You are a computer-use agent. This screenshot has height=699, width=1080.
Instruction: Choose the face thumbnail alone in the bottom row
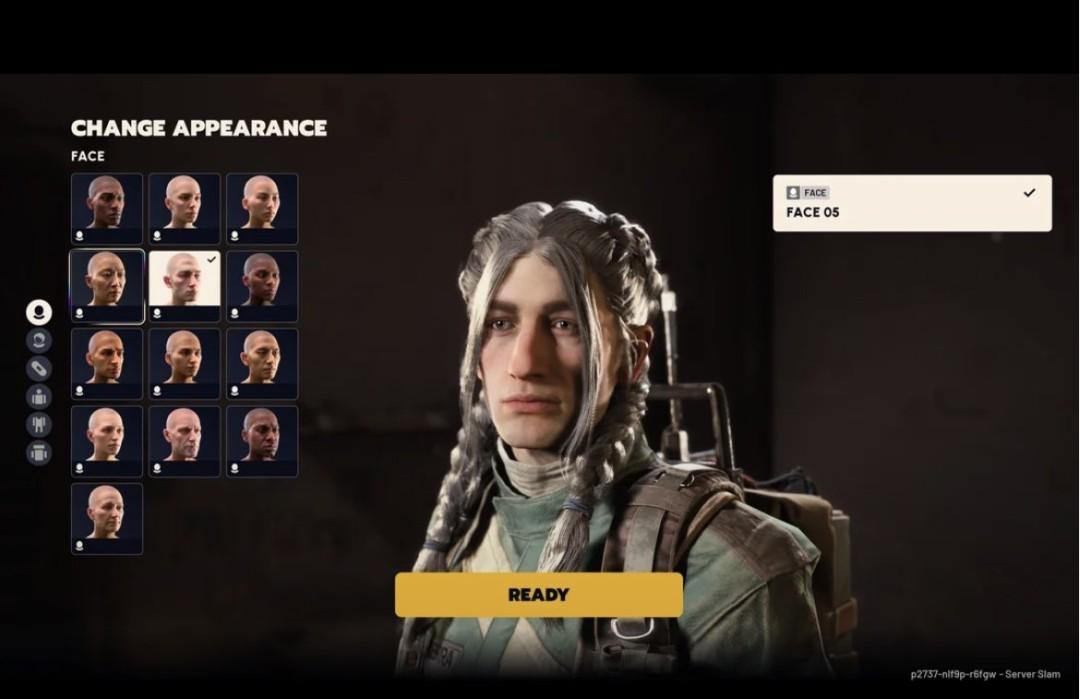(107, 518)
